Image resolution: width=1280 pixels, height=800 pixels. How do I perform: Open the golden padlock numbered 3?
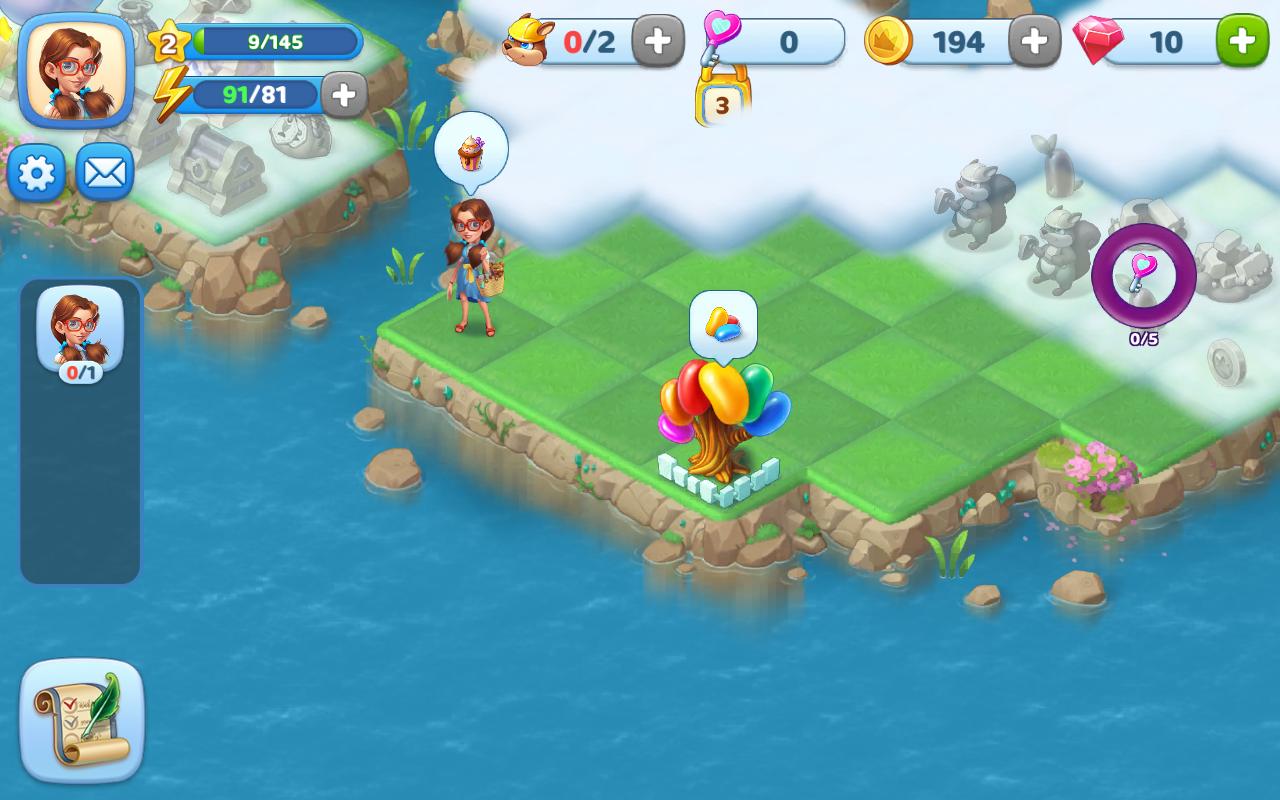[x=722, y=100]
